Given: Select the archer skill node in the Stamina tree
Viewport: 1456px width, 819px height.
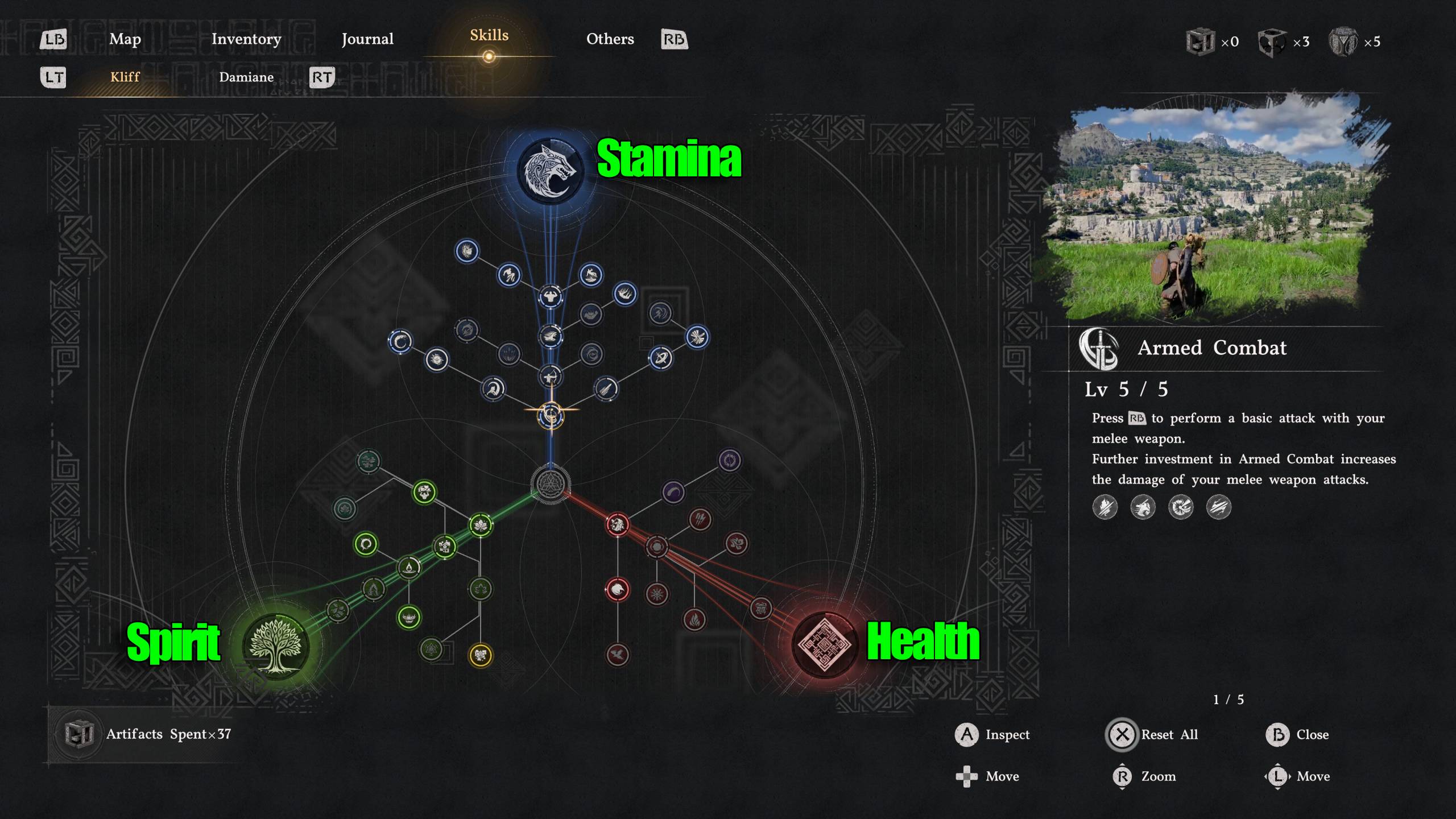Looking at the screenshot, I should tap(550, 377).
